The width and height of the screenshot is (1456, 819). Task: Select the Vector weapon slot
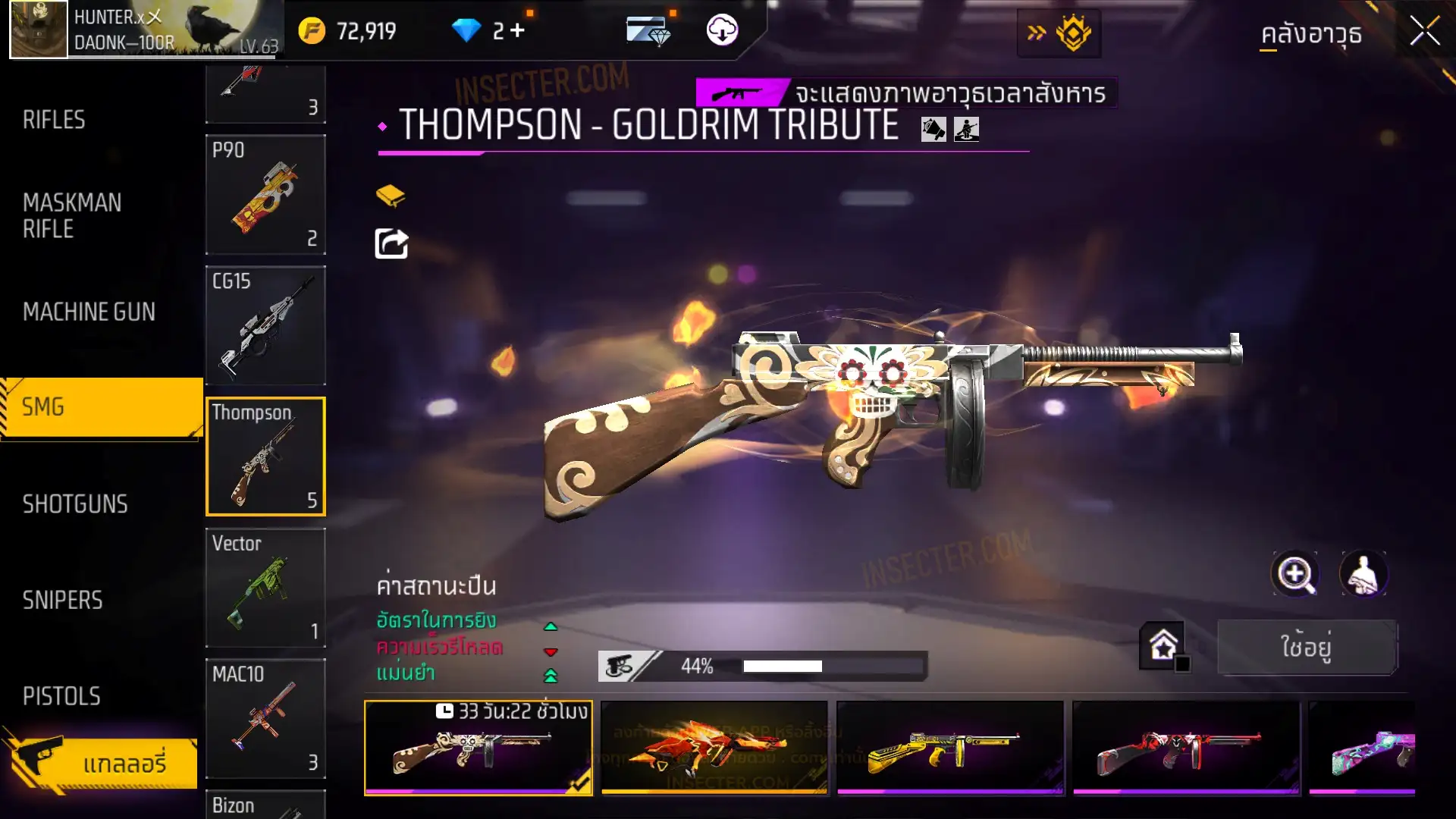coord(265,588)
